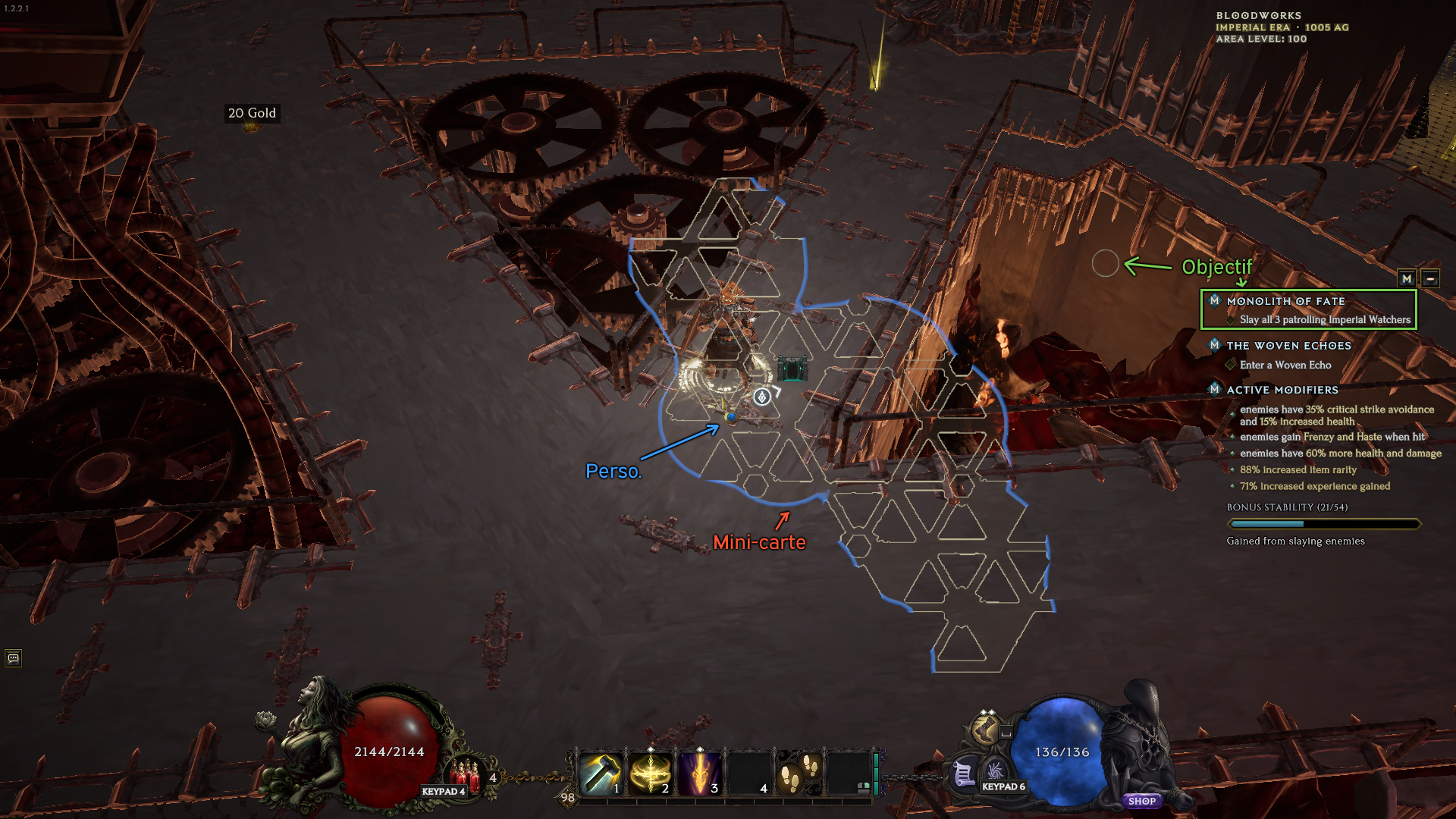Viewport: 1456px width, 819px height.
Task: Trigger the winged boot traversal skill
Action: coord(985,730)
